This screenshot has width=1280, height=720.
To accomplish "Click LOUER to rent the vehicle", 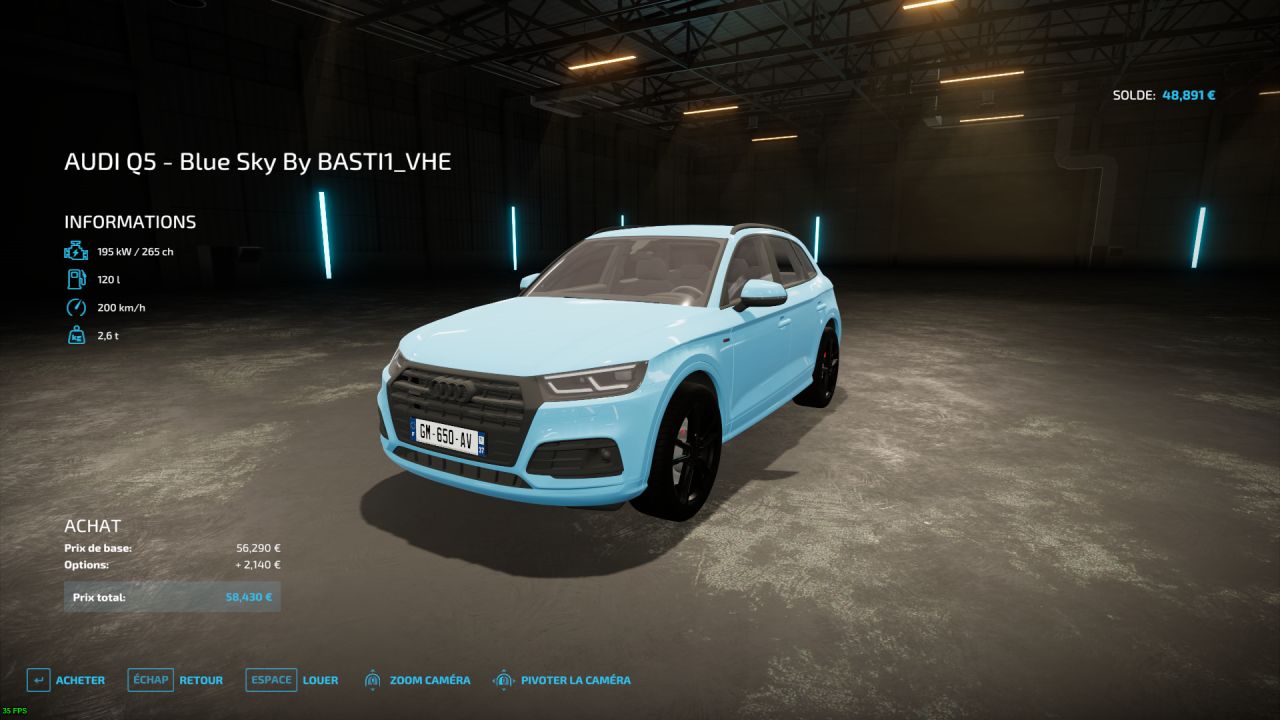I will pyautogui.click(x=321, y=679).
